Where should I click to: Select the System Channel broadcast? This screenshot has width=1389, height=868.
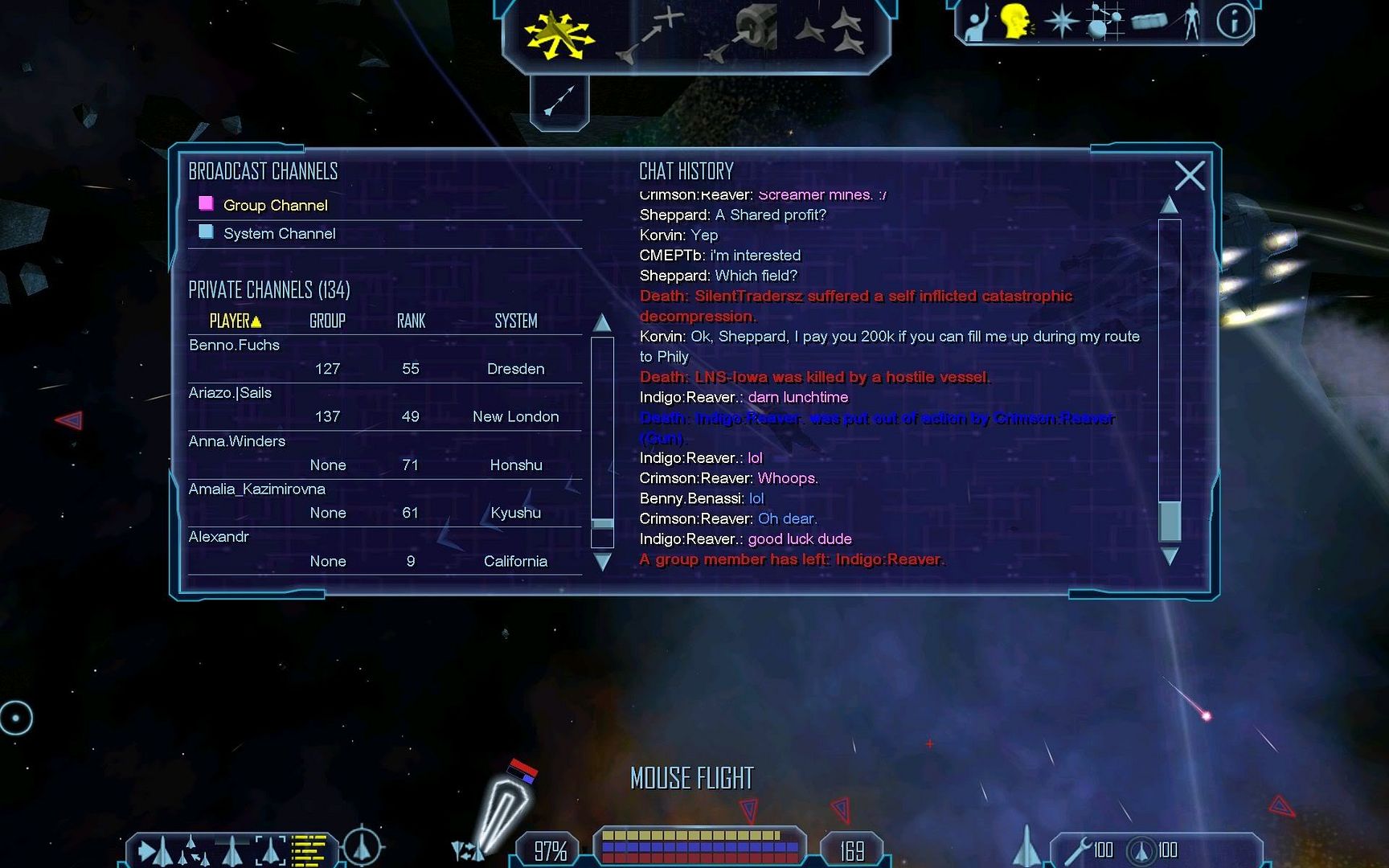click(x=279, y=234)
